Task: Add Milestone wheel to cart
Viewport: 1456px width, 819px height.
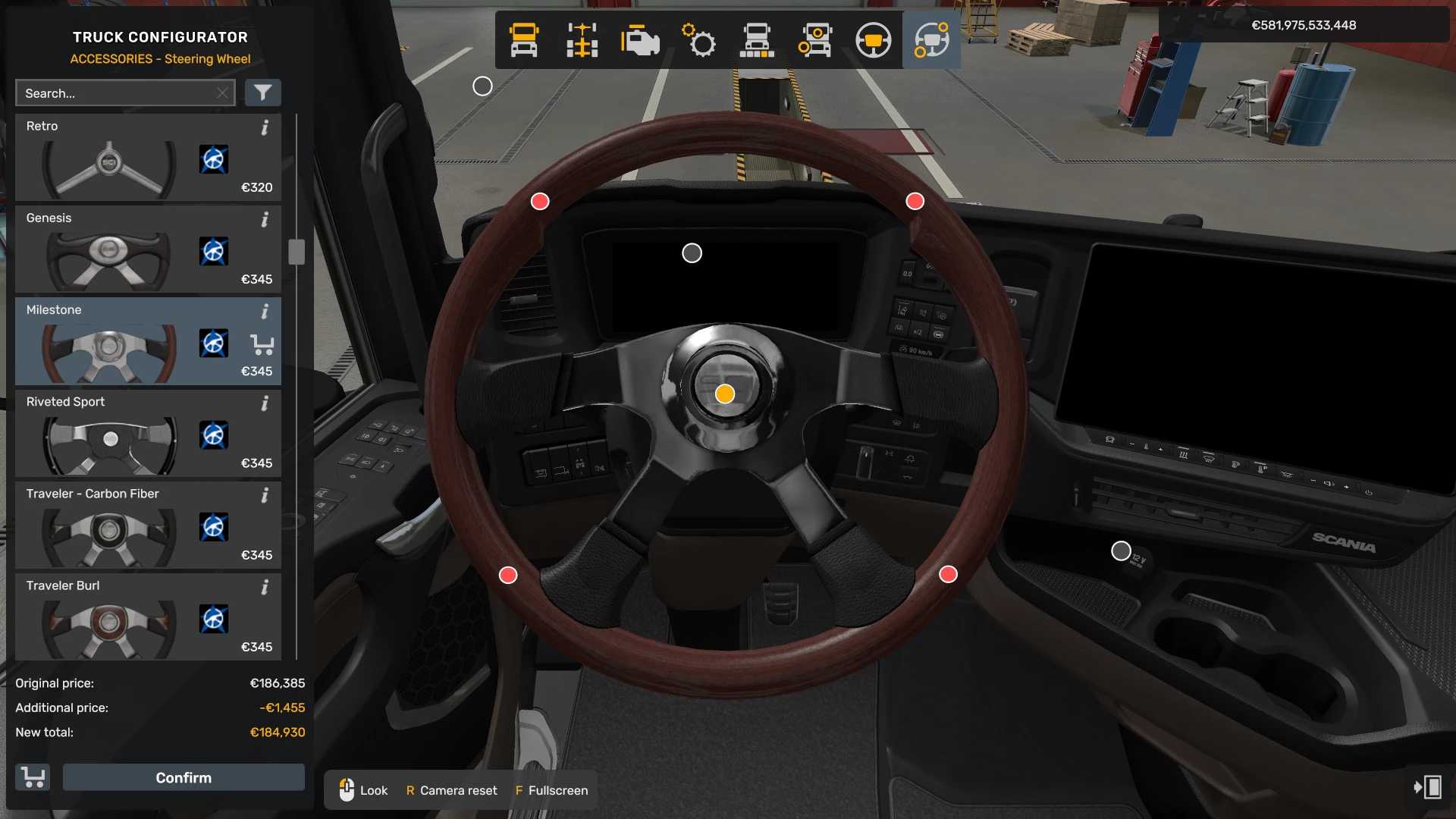Action: tap(262, 345)
